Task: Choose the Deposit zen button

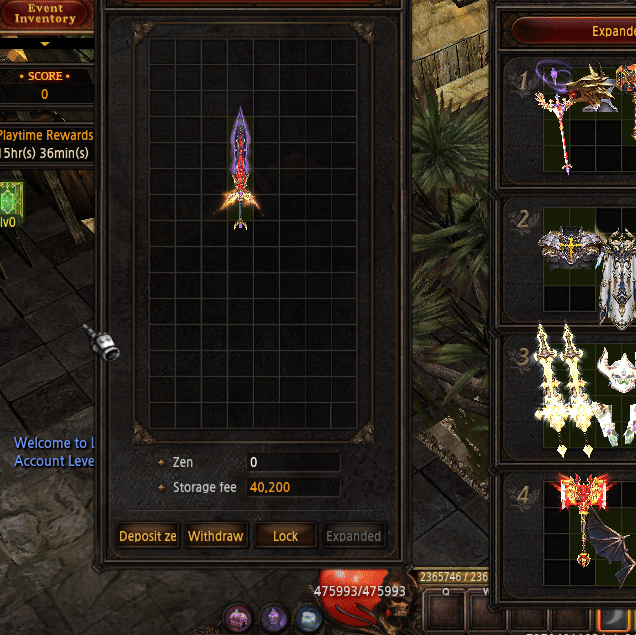Action: tap(148, 536)
